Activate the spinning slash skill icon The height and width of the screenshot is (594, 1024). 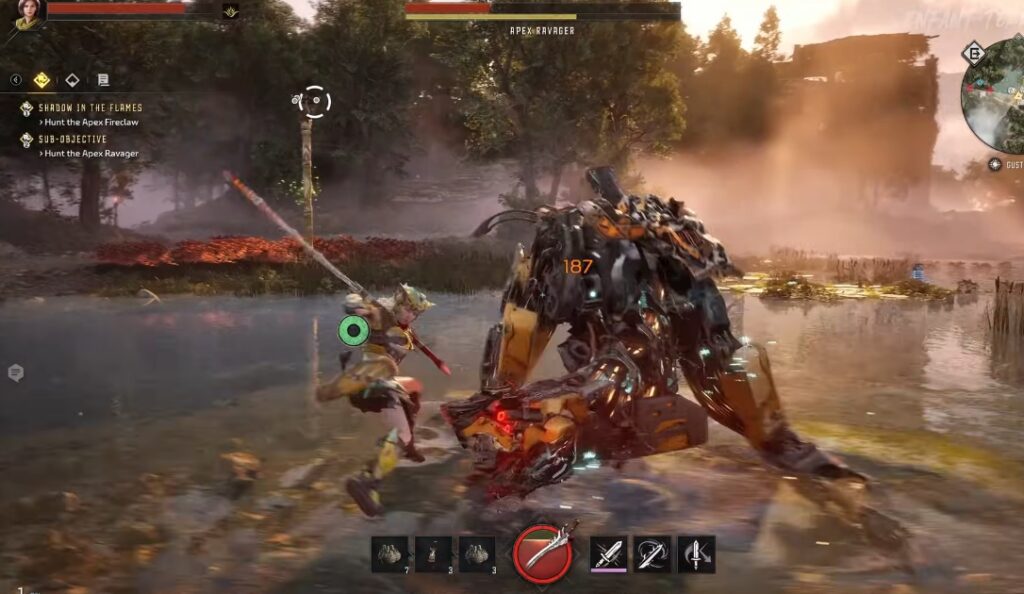coord(652,553)
